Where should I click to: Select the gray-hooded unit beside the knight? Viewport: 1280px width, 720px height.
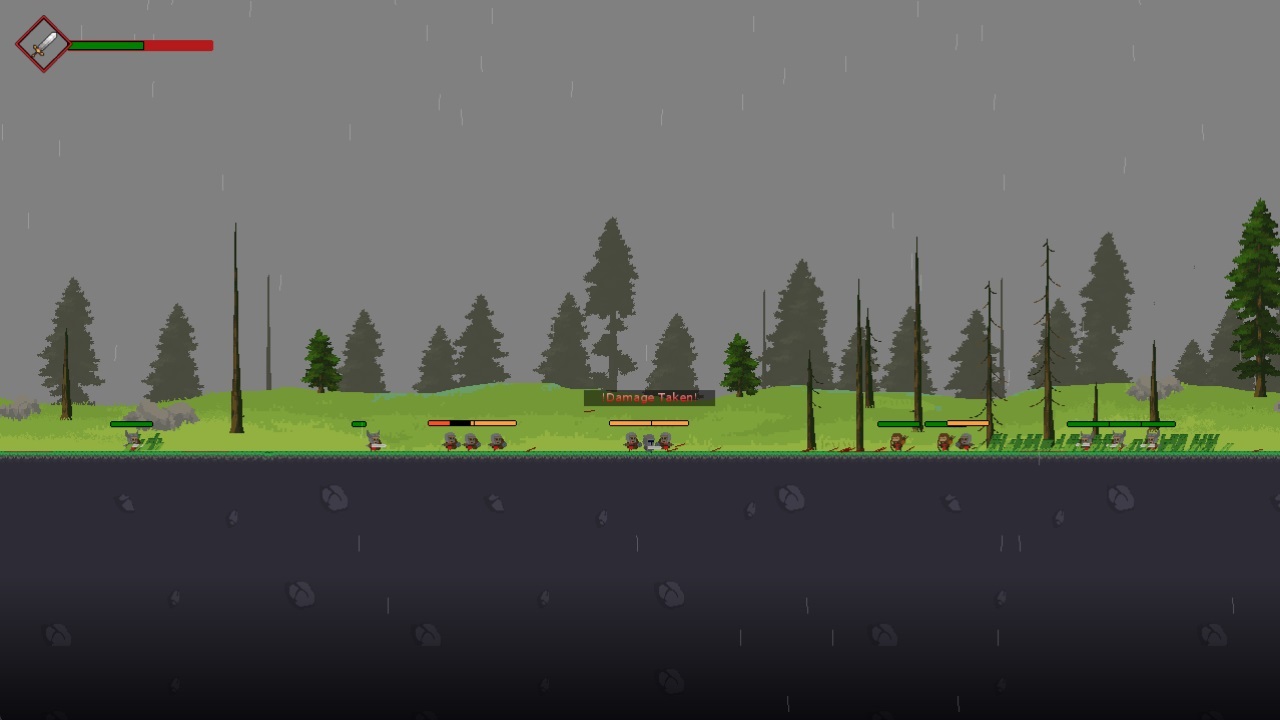point(632,442)
